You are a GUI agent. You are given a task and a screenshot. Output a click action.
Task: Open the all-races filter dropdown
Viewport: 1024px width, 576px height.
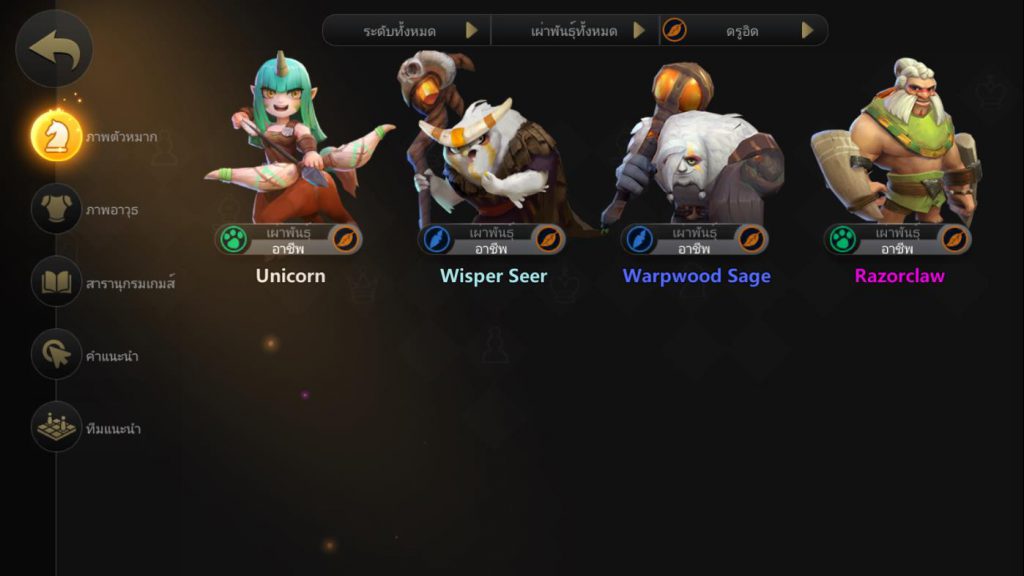point(575,31)
